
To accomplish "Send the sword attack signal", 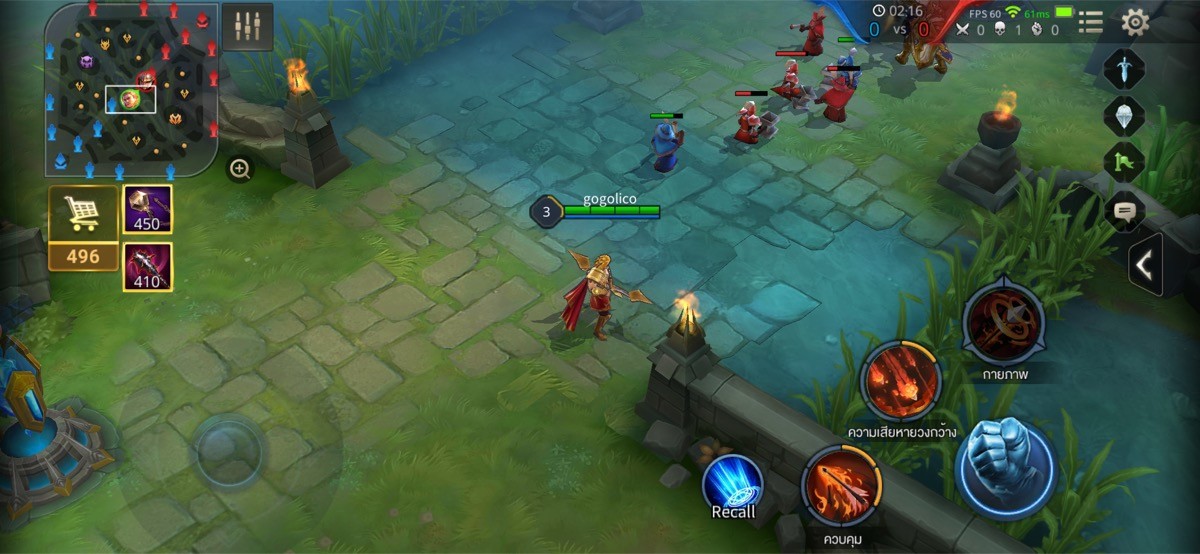I will coord(1124,68).
